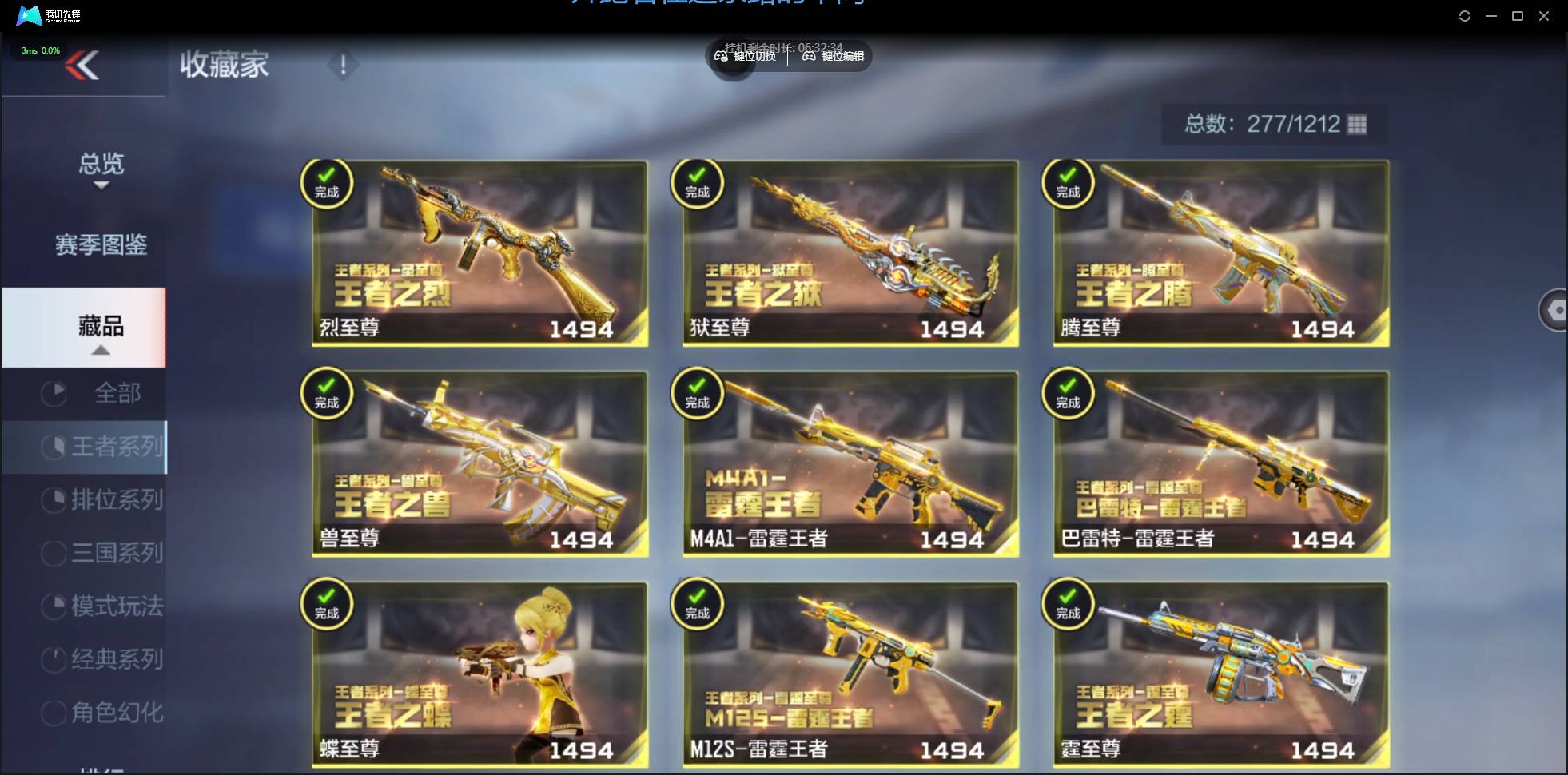This screenshot has width=1568, height=775.
Task: Click the Tencent Pioneer logo
Action: click(x=30, y=15)
